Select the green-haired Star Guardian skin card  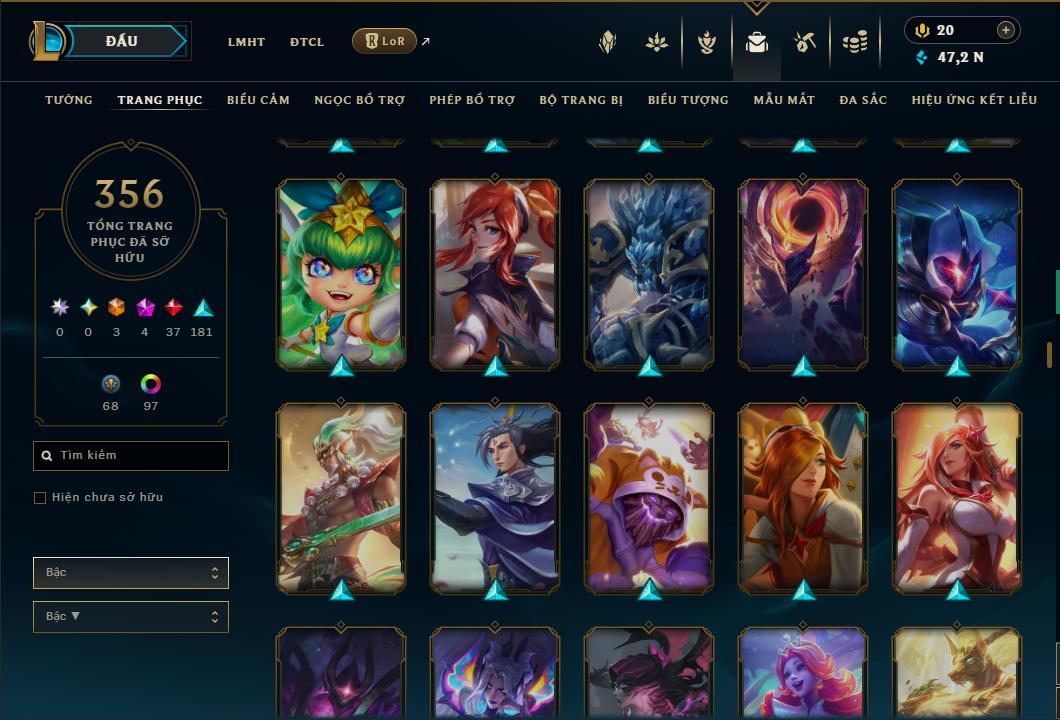tap(341, 273)
